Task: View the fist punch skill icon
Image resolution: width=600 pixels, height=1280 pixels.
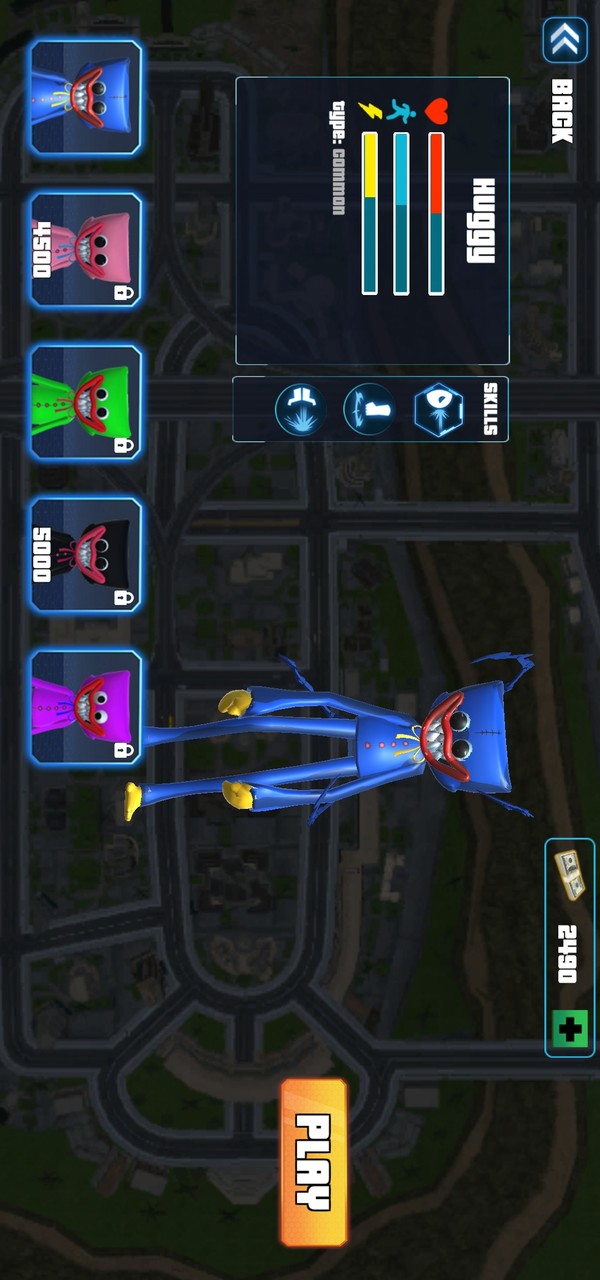Action: [x=368, y=409]
